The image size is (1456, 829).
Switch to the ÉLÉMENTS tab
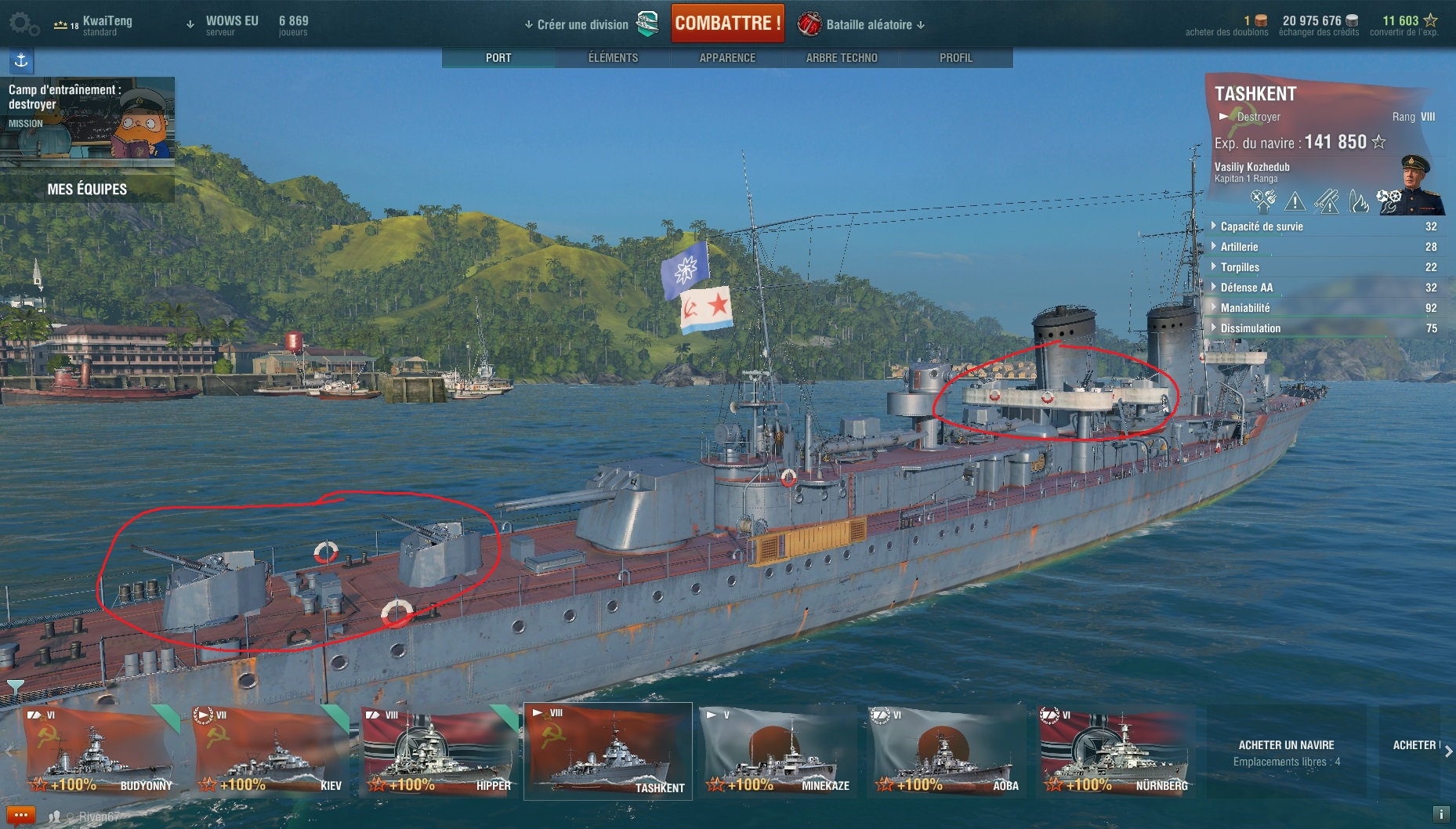tap(613, 58)
